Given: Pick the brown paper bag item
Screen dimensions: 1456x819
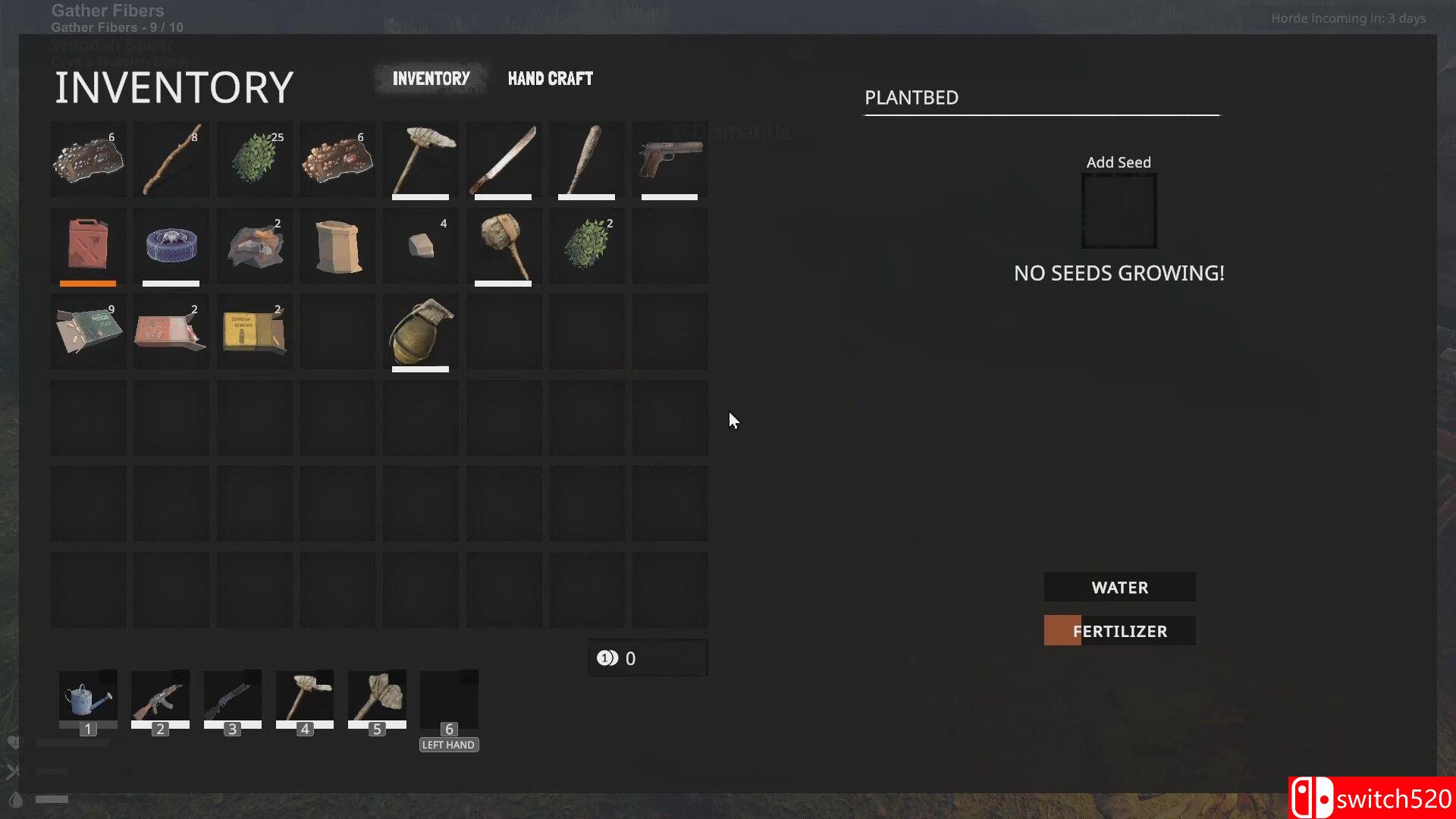Looking at the screenshot, I should click(337, 245).
